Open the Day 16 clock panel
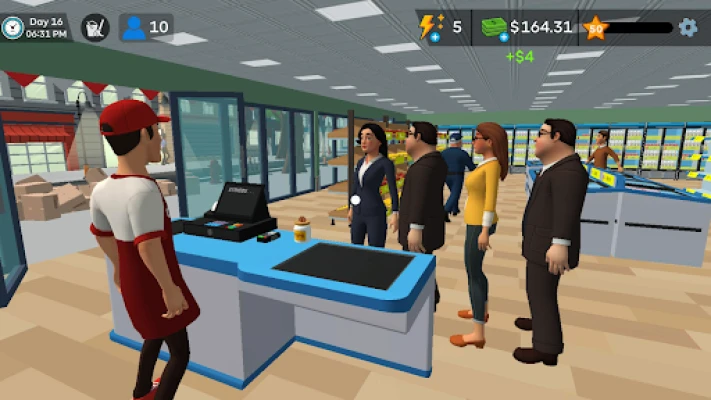 click(36, 27)
